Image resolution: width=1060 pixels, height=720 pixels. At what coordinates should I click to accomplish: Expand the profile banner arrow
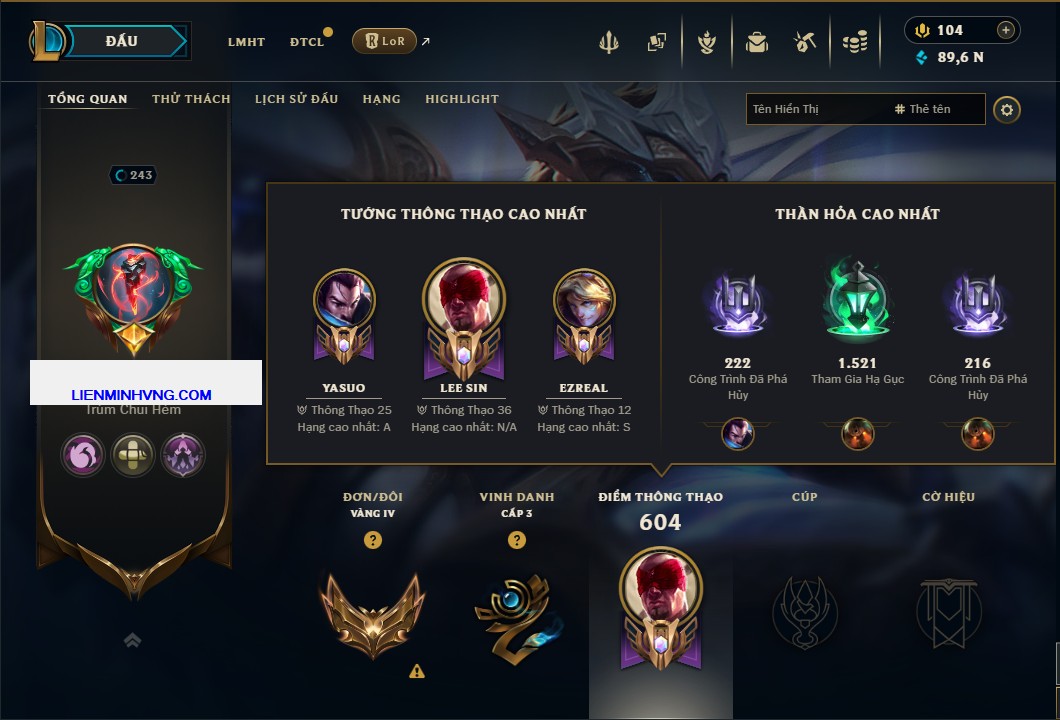132,641
